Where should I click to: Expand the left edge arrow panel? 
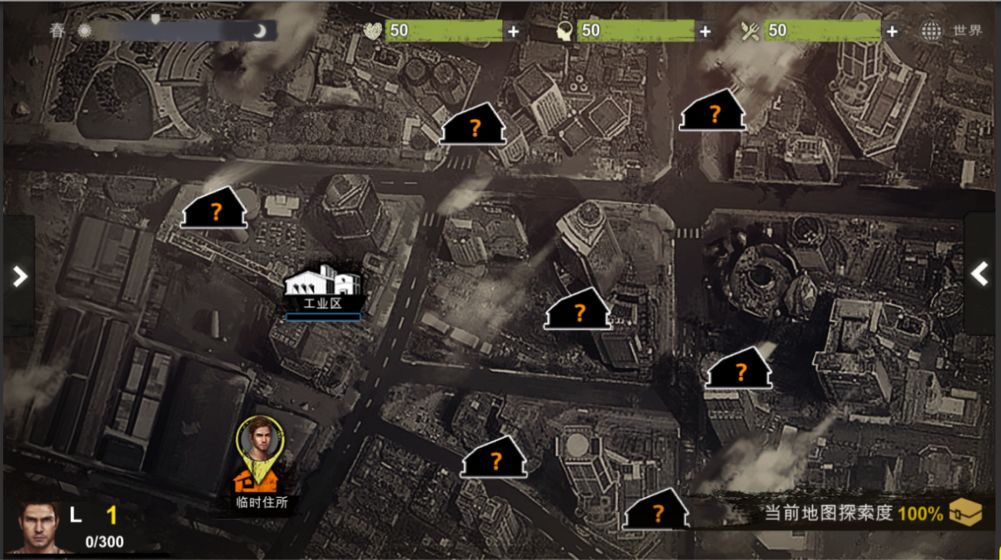19,275
